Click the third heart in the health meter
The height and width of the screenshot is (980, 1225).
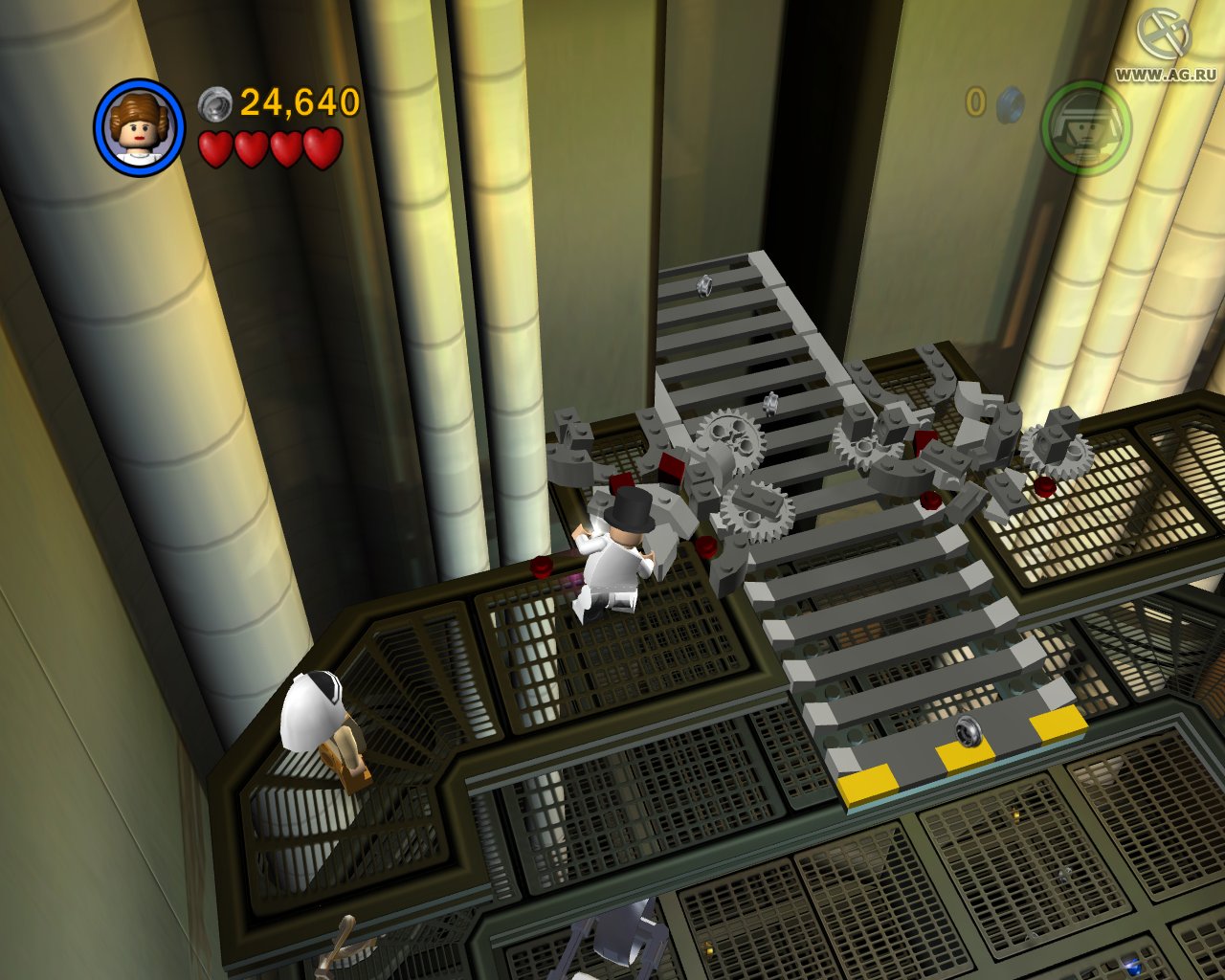pos(286,149)
